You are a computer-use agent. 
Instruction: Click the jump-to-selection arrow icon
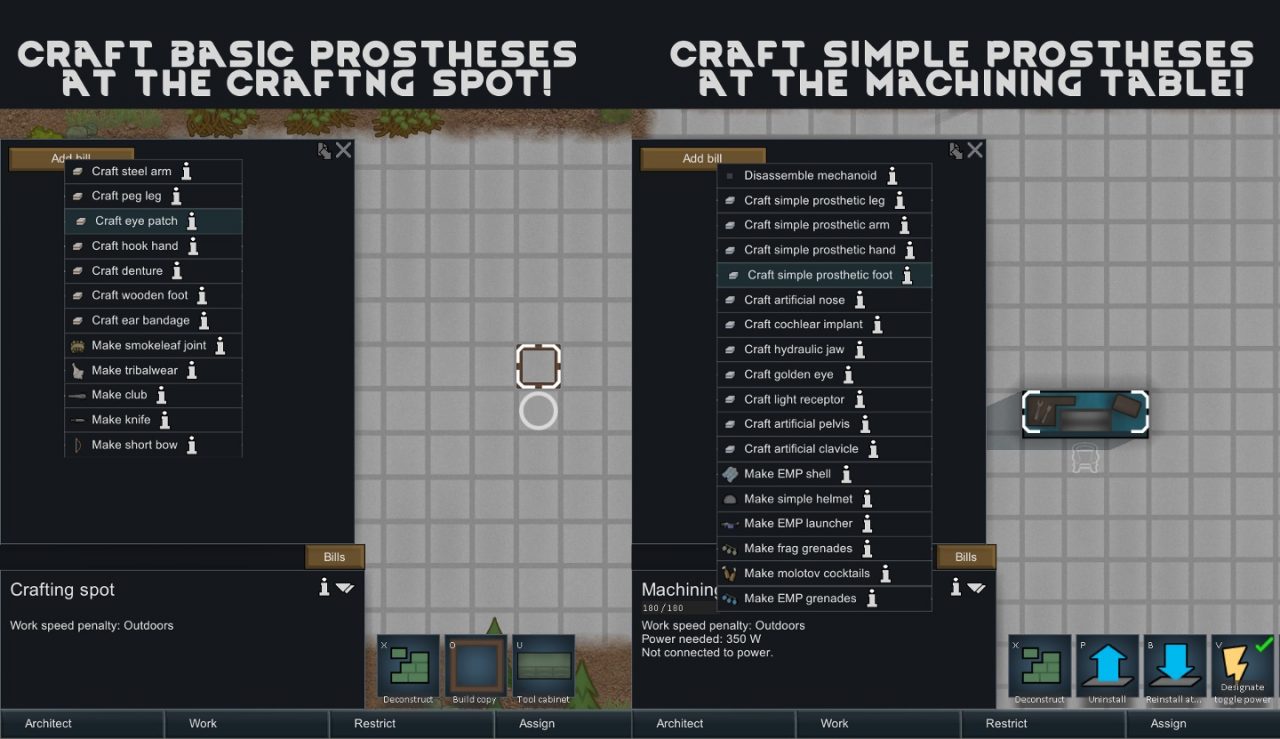pos(324,149)
